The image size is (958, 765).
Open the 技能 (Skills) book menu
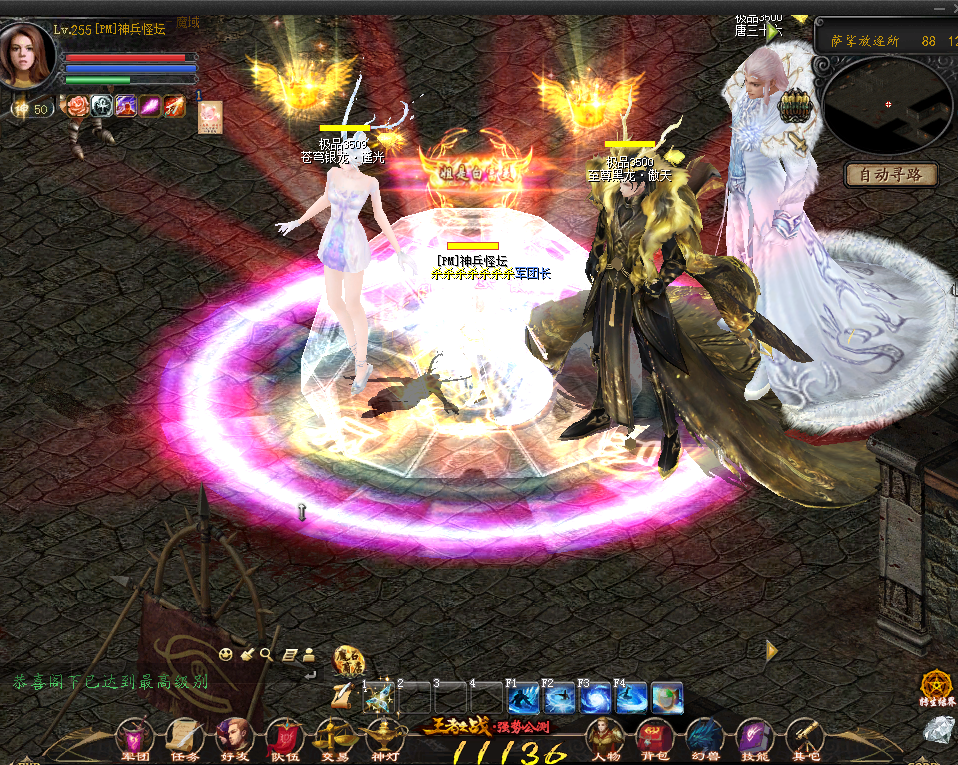click(x=754, y=737)
